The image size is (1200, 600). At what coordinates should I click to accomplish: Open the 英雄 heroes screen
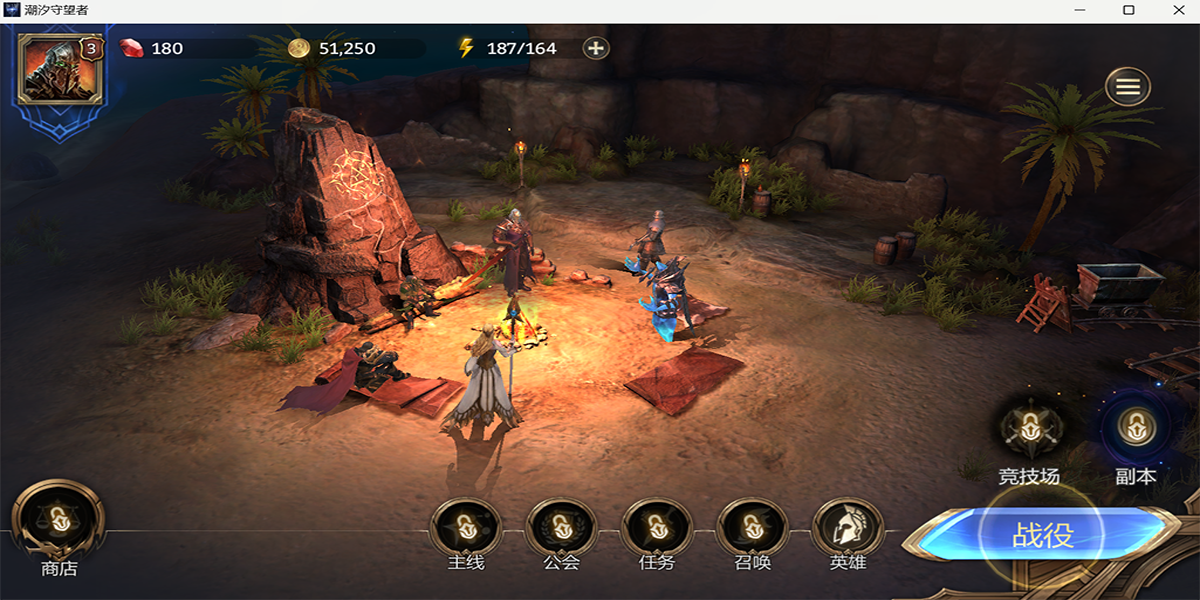[848, 528]
